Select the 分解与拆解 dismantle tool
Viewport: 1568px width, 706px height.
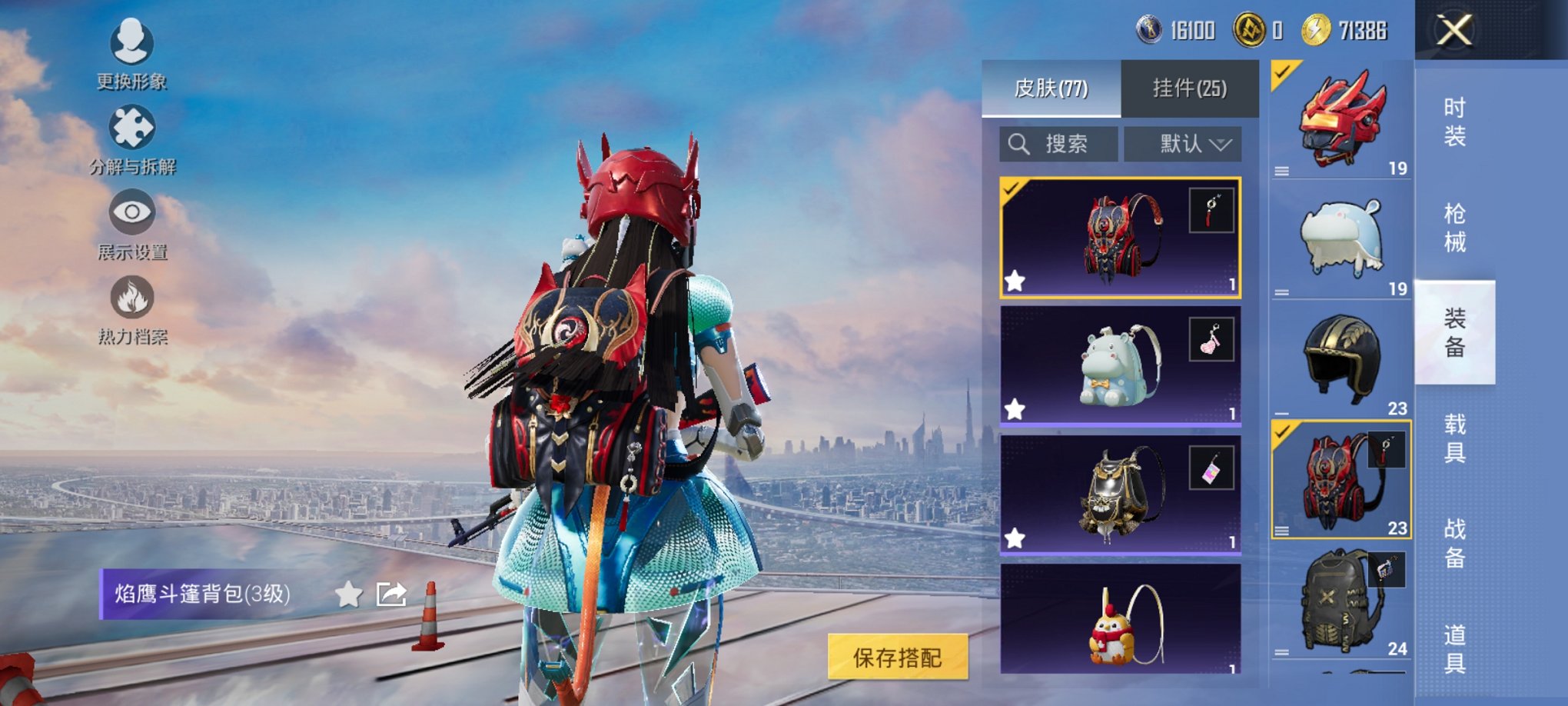point(131,138)
